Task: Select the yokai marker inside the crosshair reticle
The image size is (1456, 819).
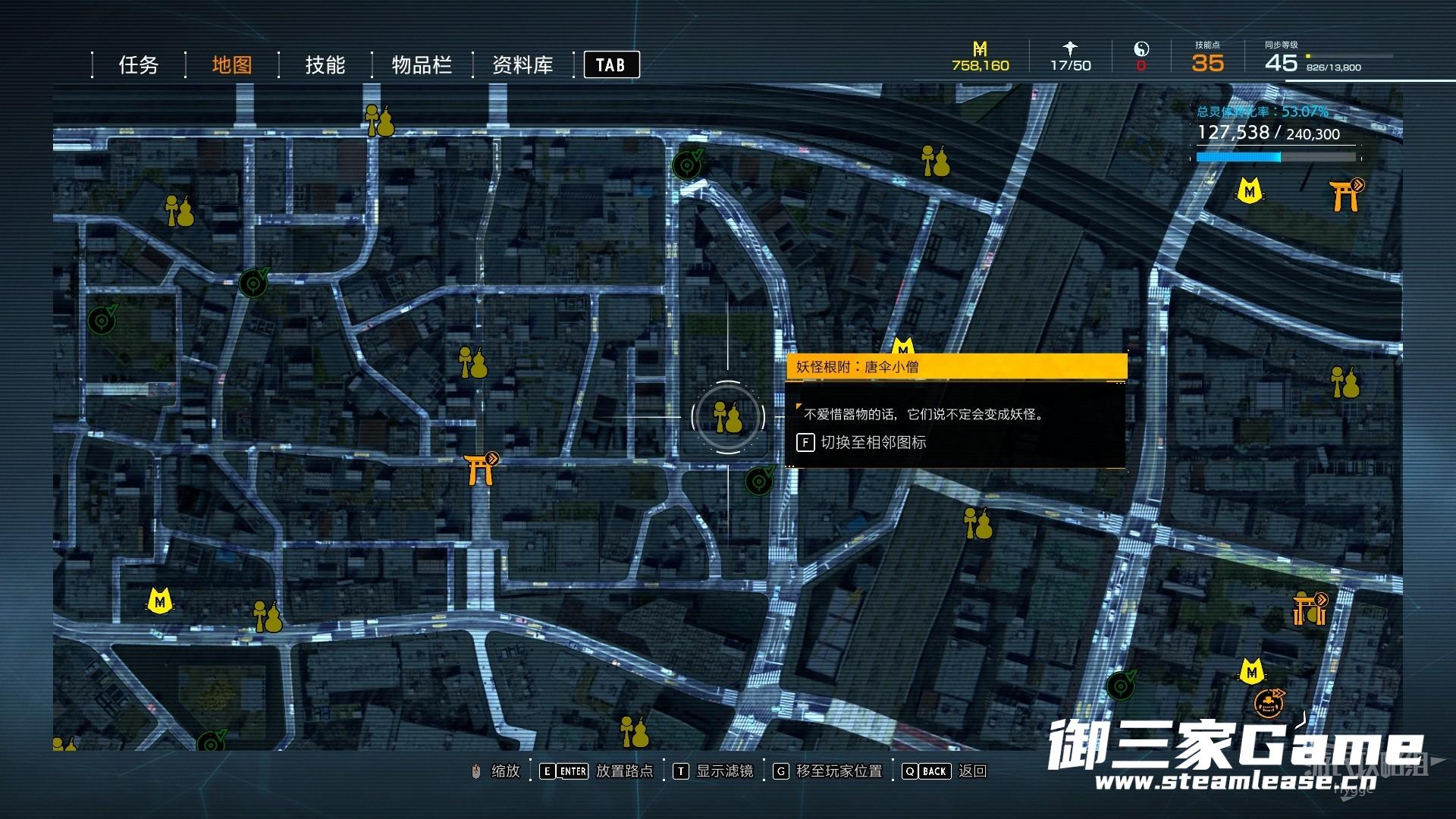Action: pyautogui.click(x=728, y=417)
